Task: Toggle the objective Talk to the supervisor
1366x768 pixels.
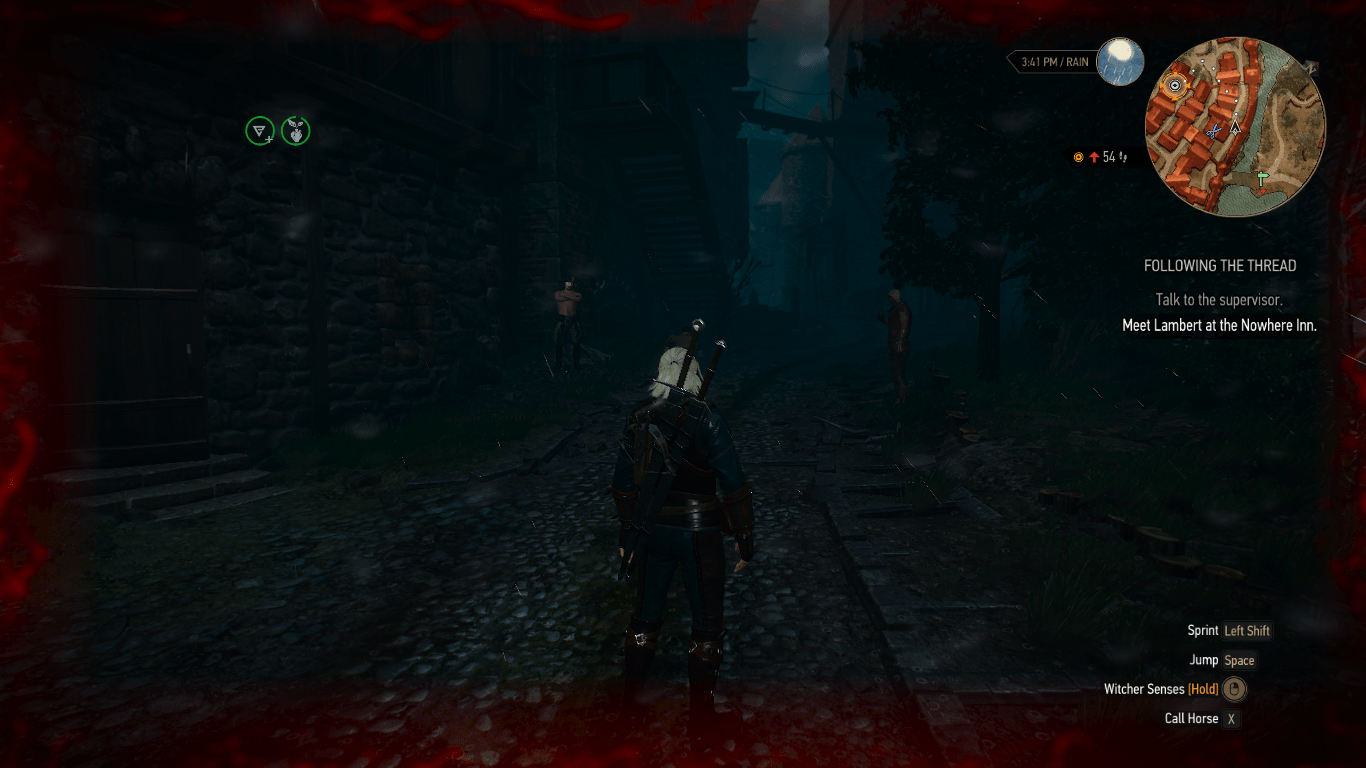Action: pos(1218,299)
